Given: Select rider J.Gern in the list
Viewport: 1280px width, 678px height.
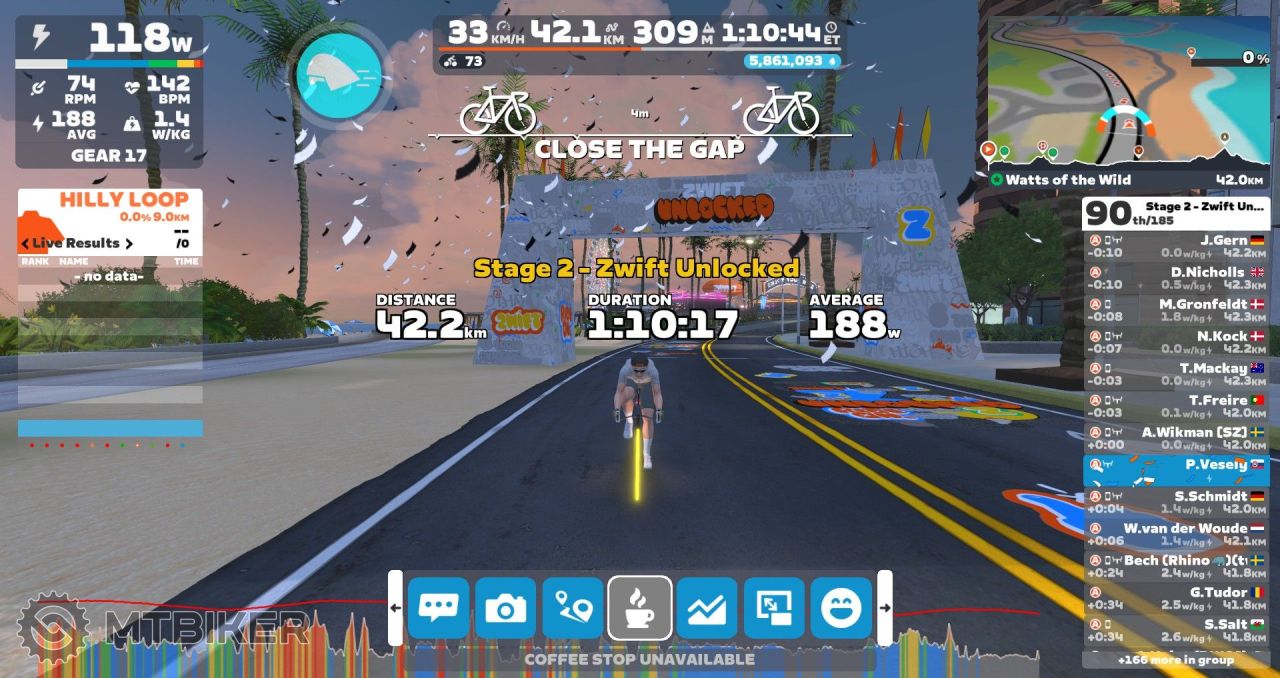Looking at the screenshot, I should [x=1176, y=246].
